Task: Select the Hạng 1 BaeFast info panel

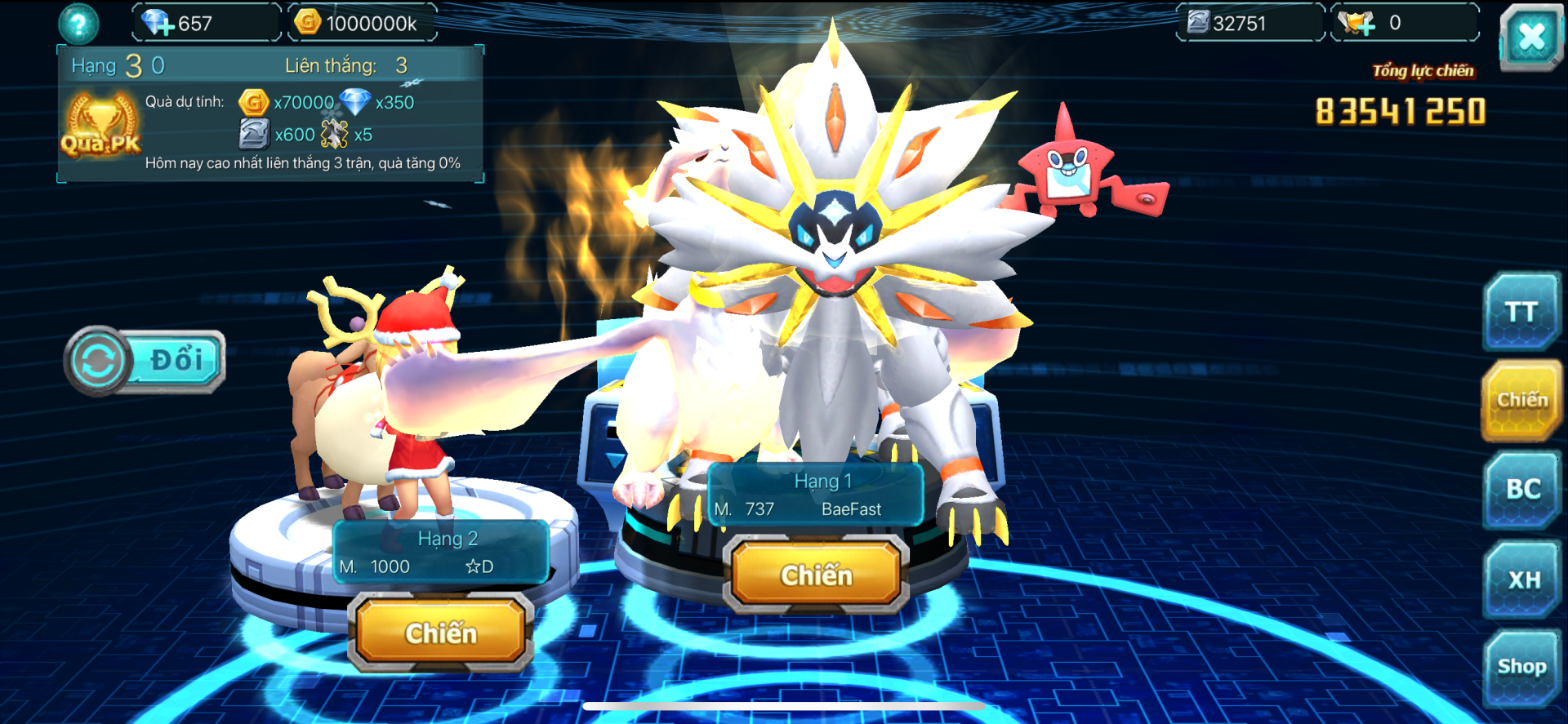Action: click(x=815, y=495)
